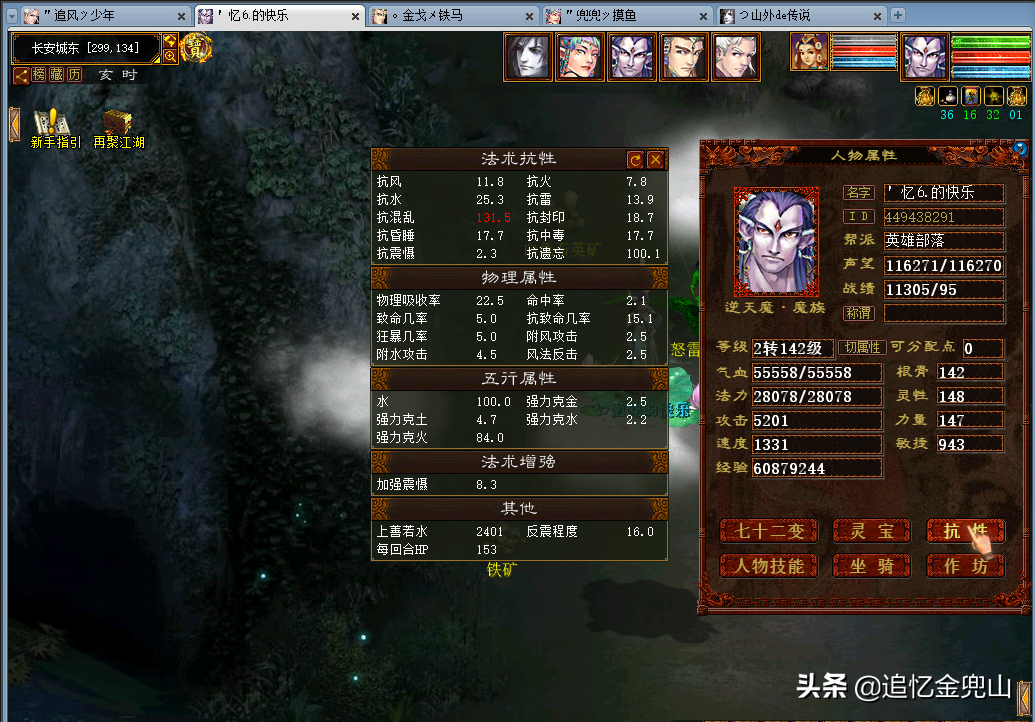
Task: Open the 榜 rankings button
Action: [40, 75]
